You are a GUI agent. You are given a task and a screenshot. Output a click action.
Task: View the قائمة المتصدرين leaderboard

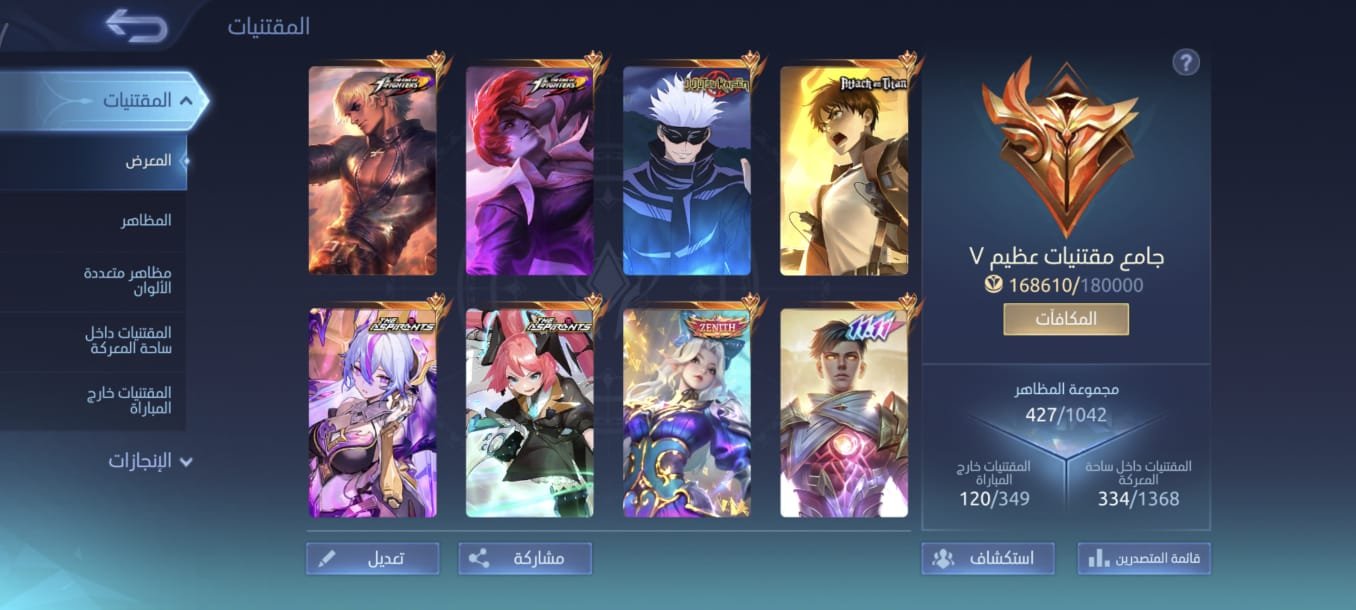tap(1144, 558)
